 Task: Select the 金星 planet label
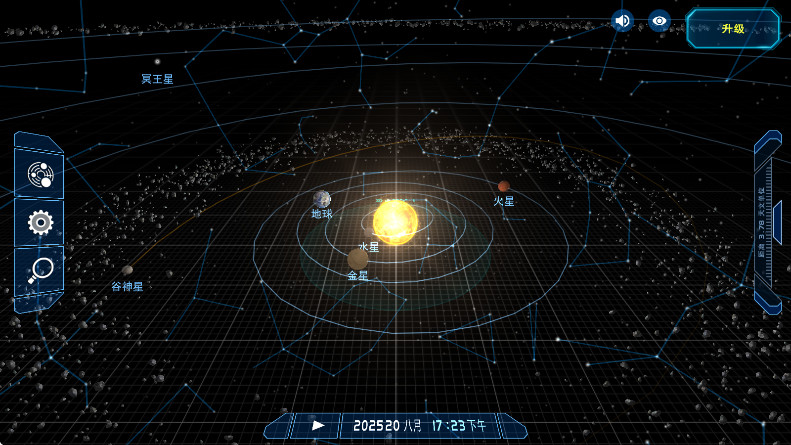point(358,275)
